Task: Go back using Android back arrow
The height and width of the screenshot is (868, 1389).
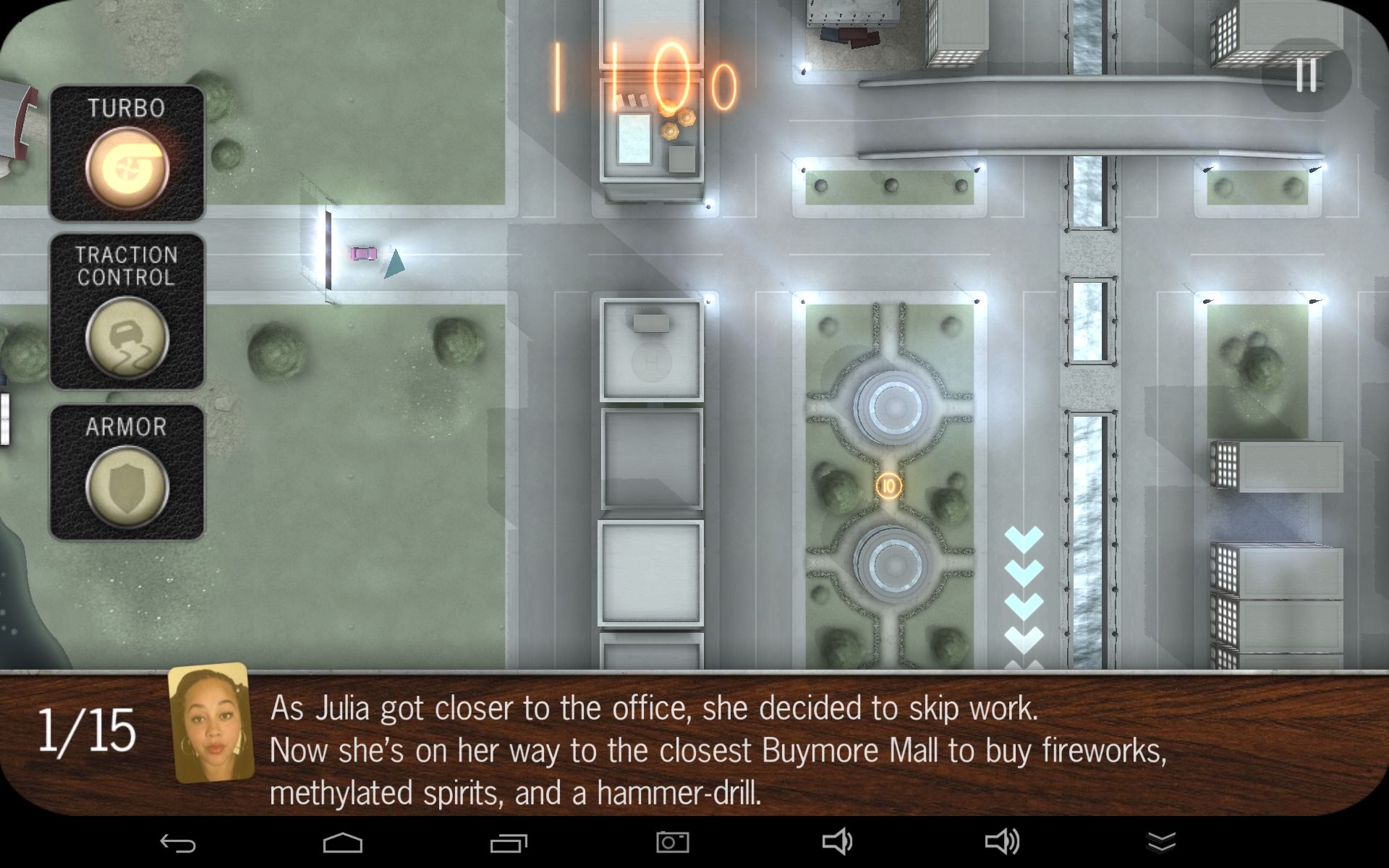Action: (177, 843)
